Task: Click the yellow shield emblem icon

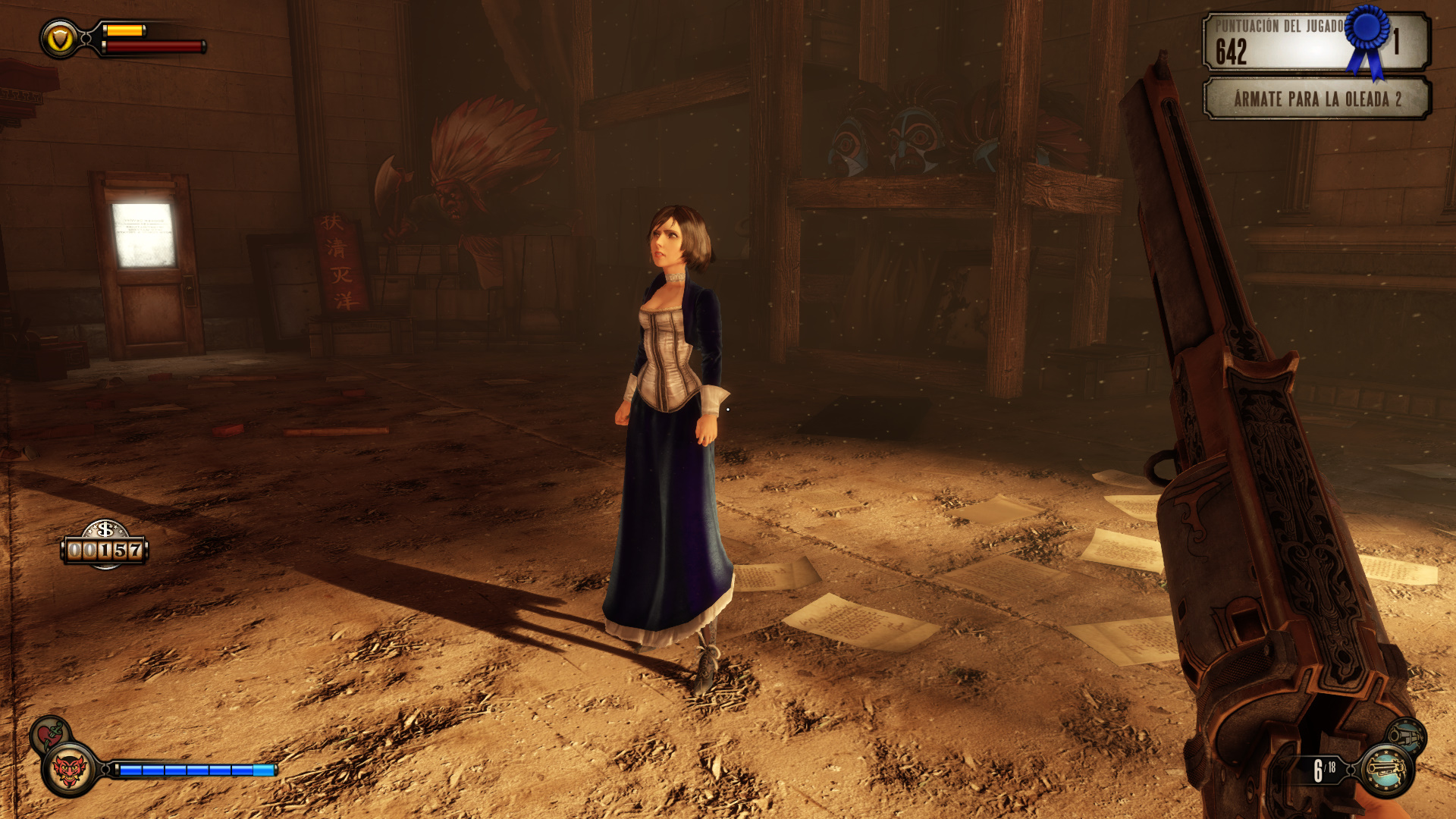Action: 60,39
